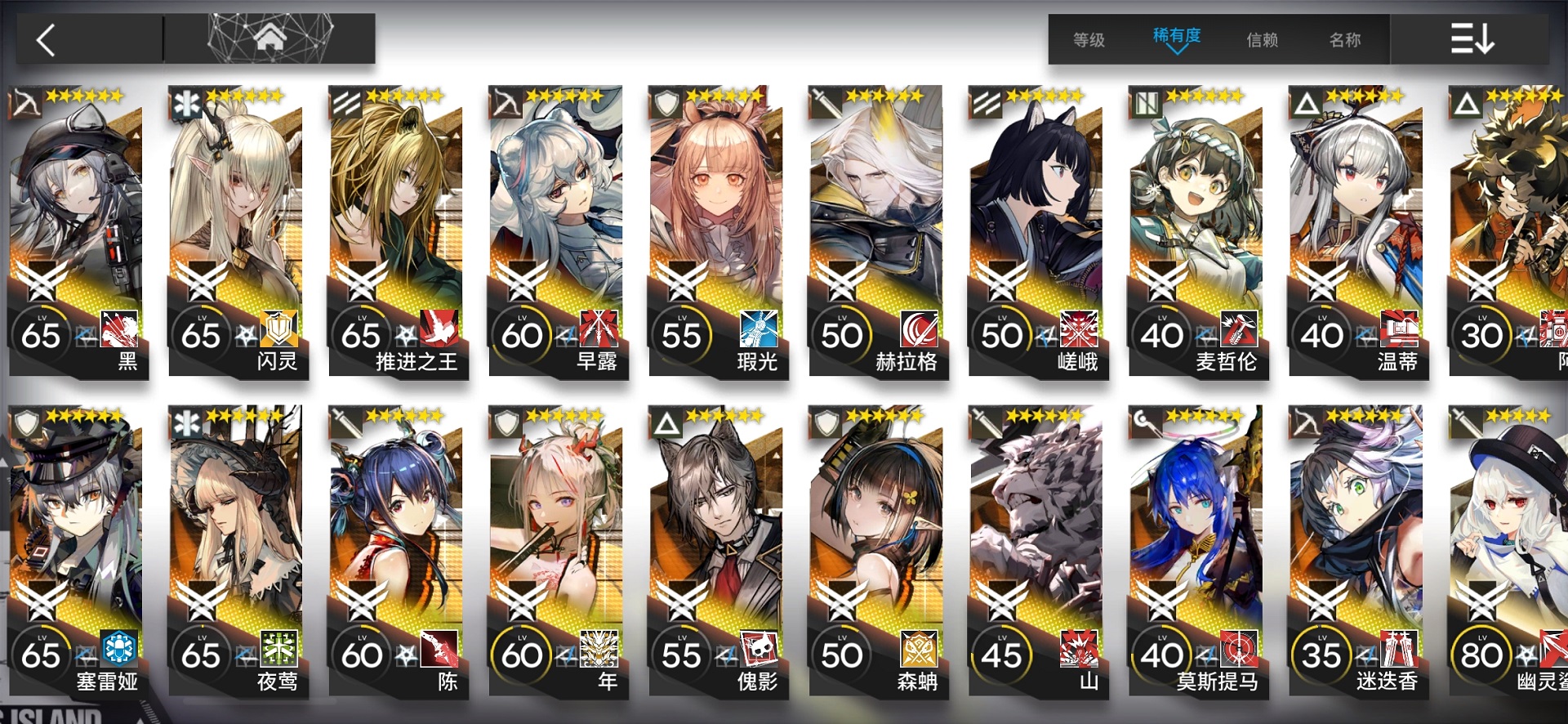Toggle the sort order direction
This screenshot has height=724, width=1568.
pyautogui.click(x=1472, y=38)
